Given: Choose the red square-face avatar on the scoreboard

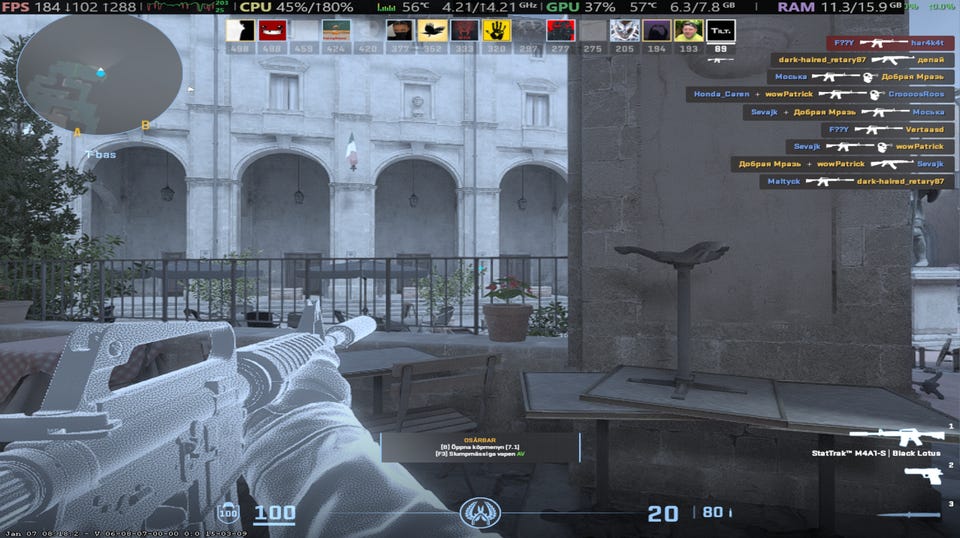Looking at the screenshot, I should pyautogui.click(x=272, y=31).
